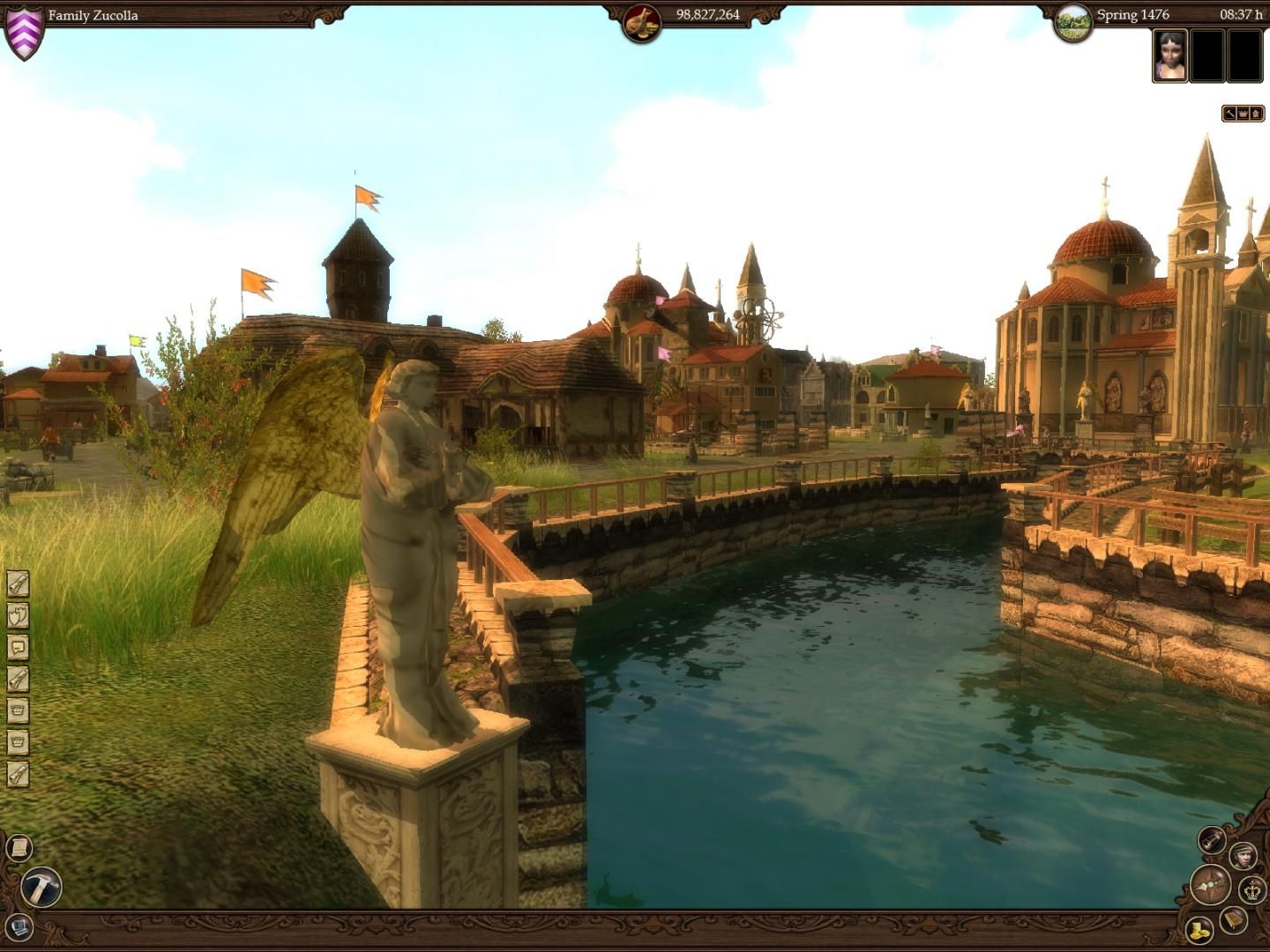Toggle the crown map filter top right

pos(1243,113)
